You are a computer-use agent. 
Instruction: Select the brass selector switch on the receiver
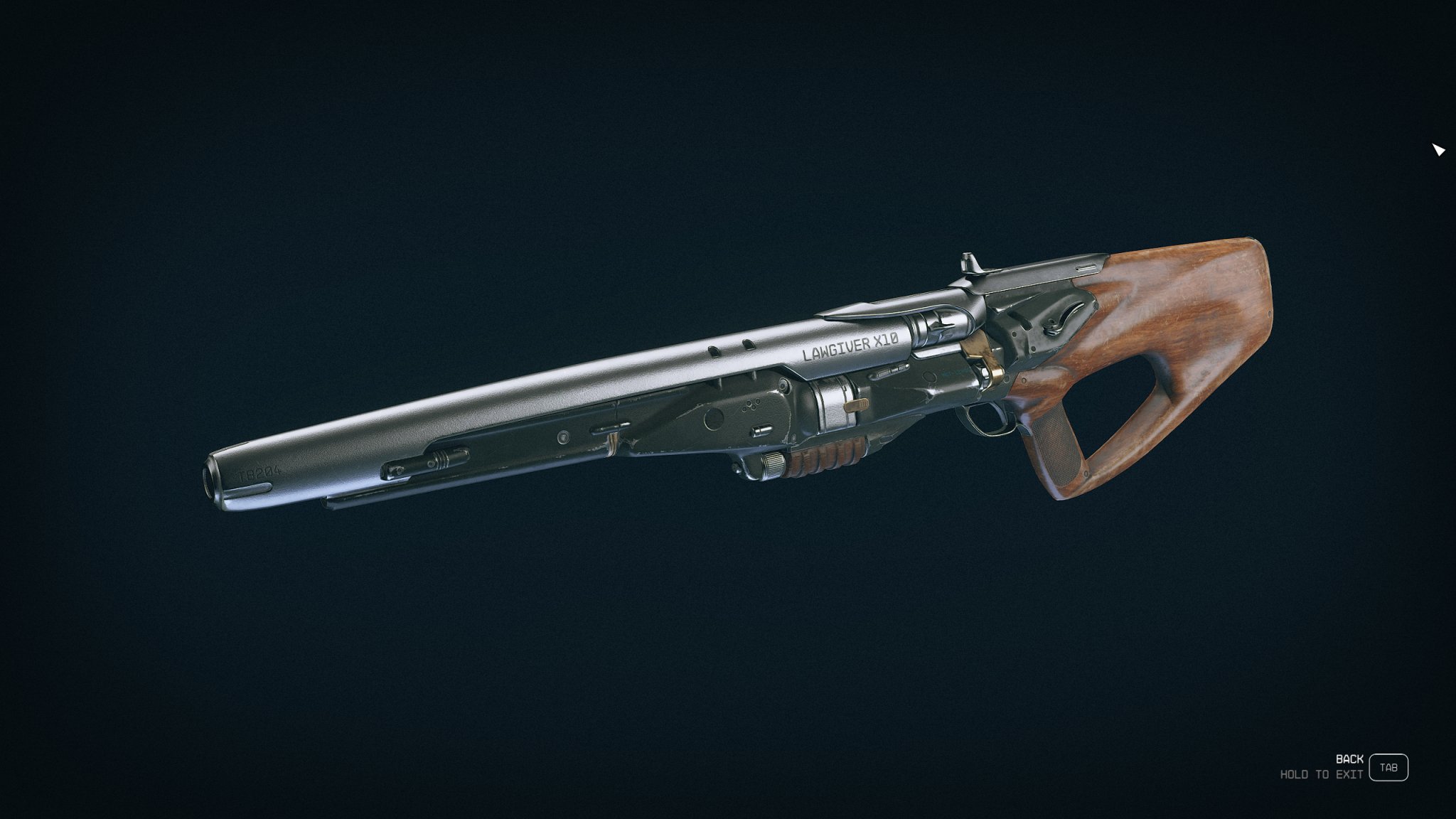857,405
